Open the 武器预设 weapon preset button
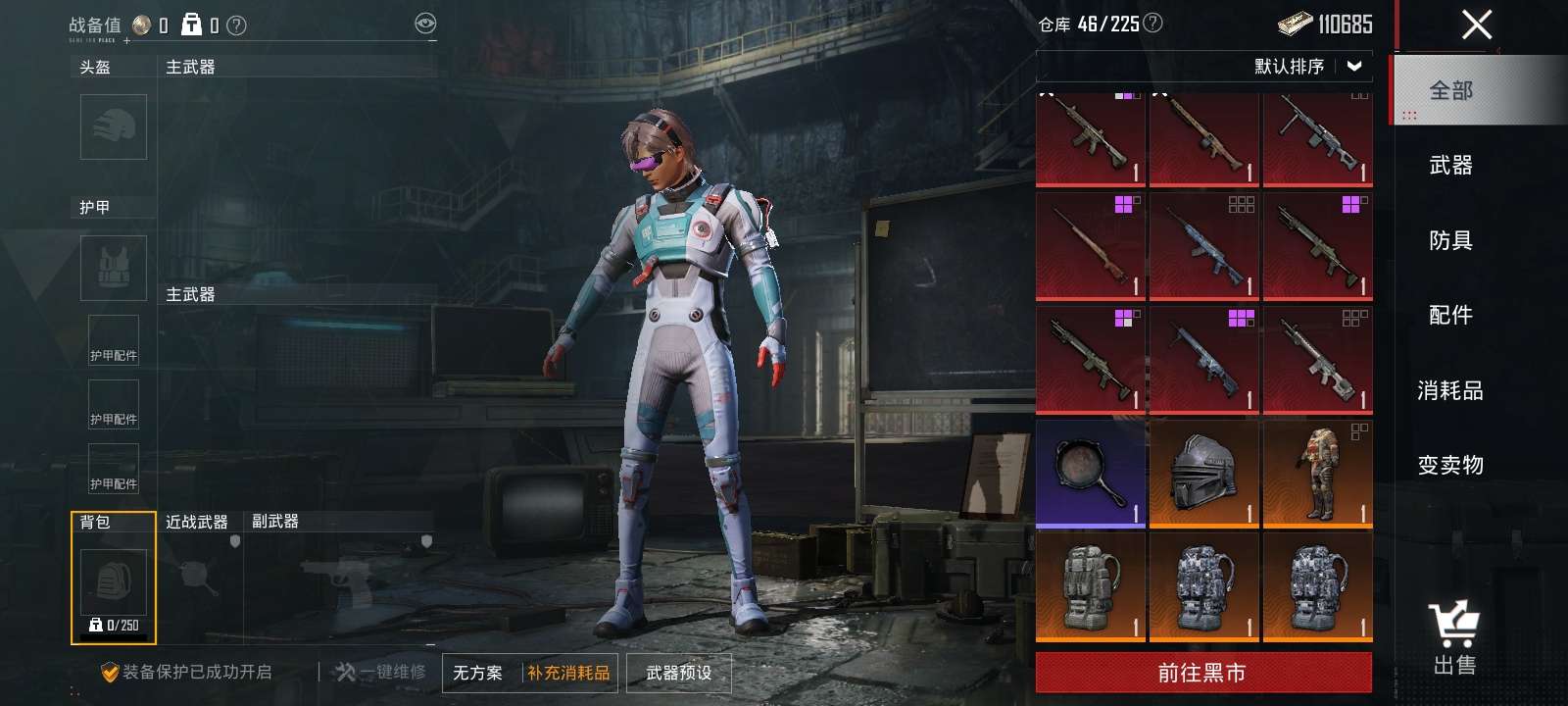Screen dimensions: 1568x706 pos(678,673)
